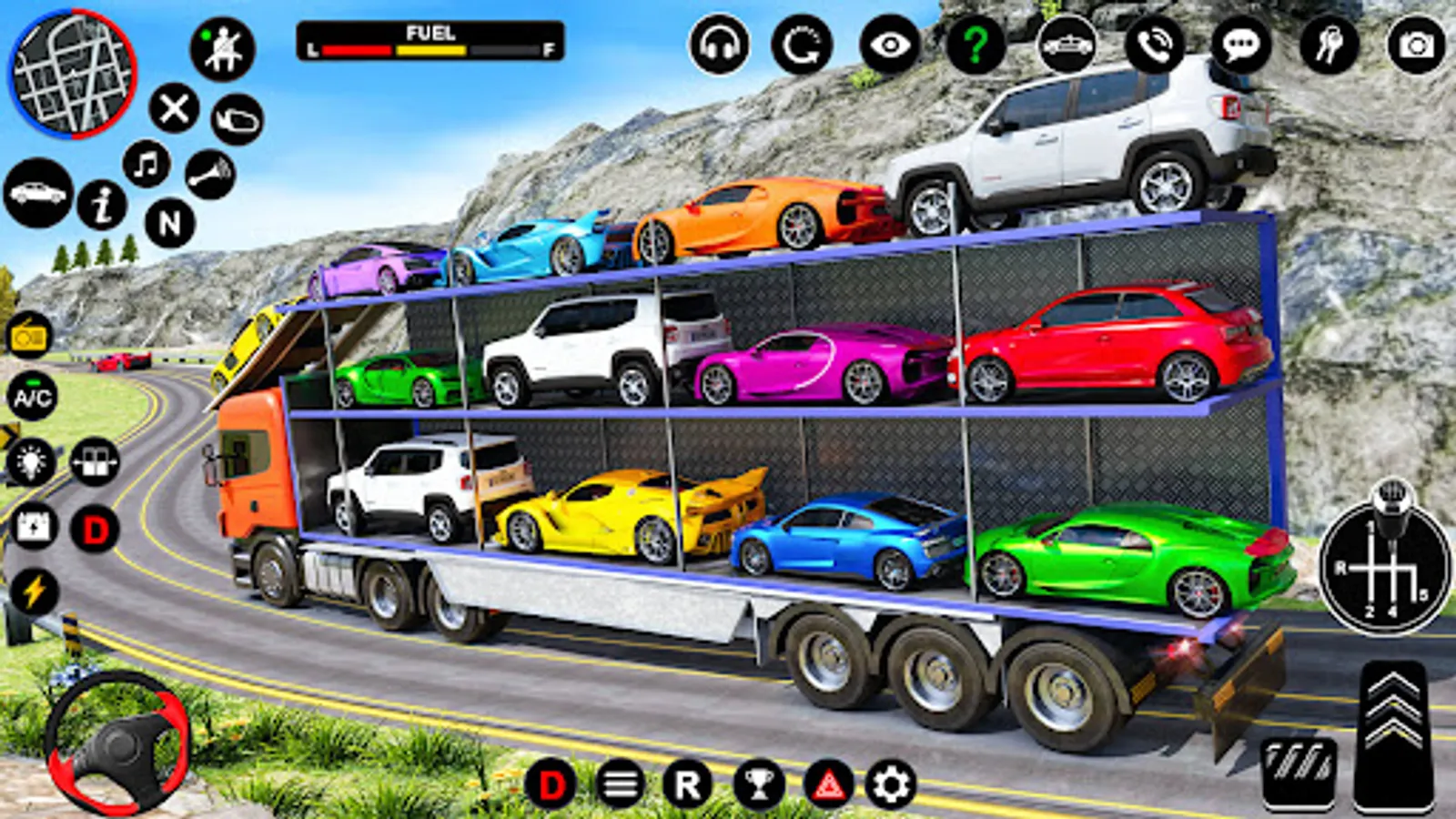Turn on the light bulb headlights icon
The width and height of the screenshot is (1456, 819).
[32, 461]
